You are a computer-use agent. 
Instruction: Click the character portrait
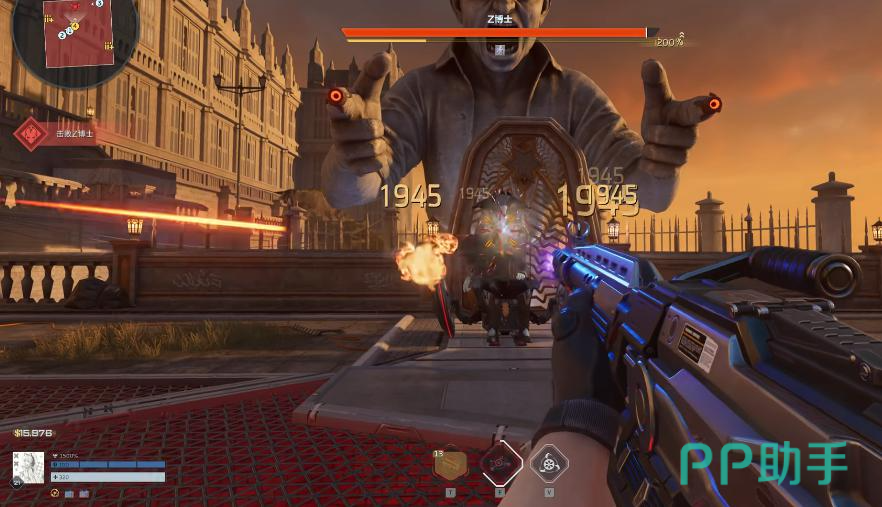click(28, 468)
